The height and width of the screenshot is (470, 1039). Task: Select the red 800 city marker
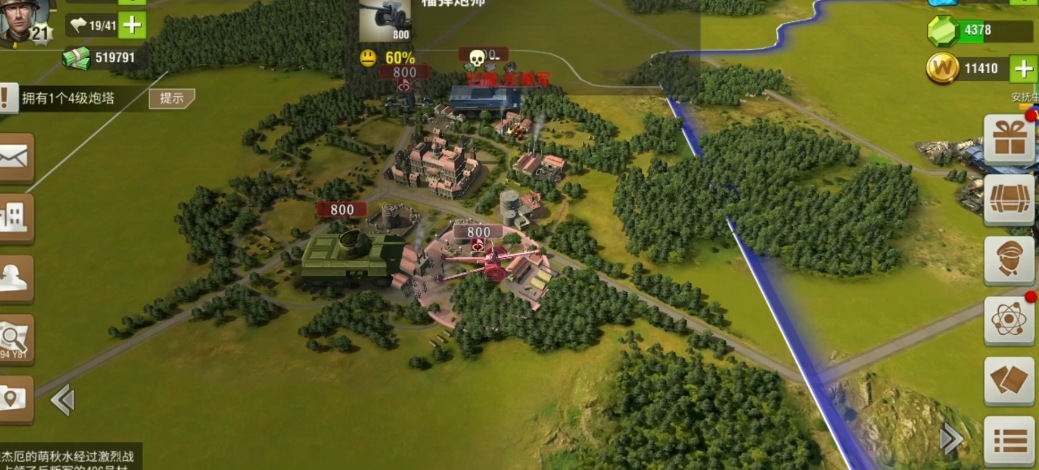tap(341, 210)
